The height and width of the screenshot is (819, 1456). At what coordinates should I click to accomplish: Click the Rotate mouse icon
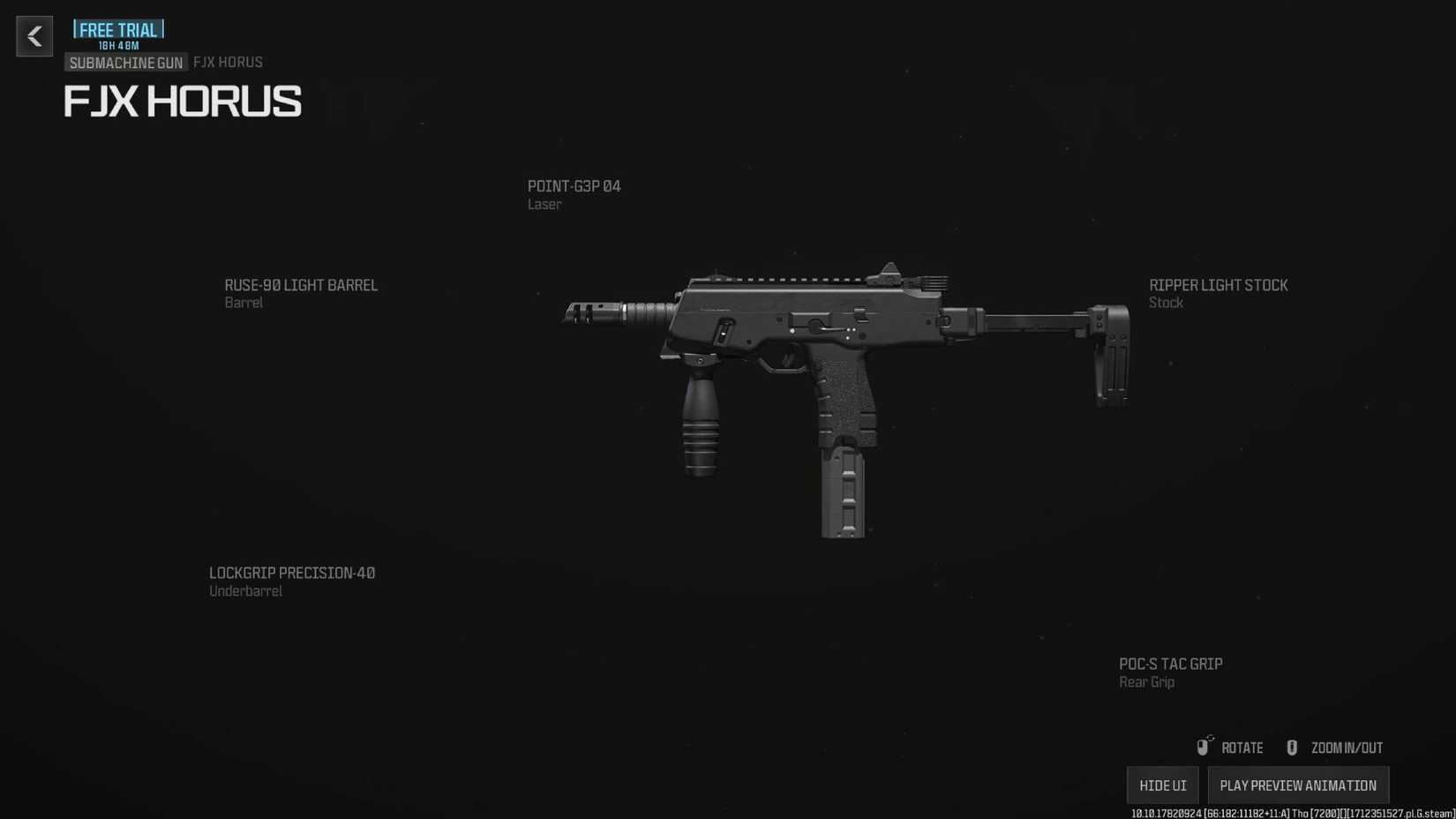[x=1204, y=747]
